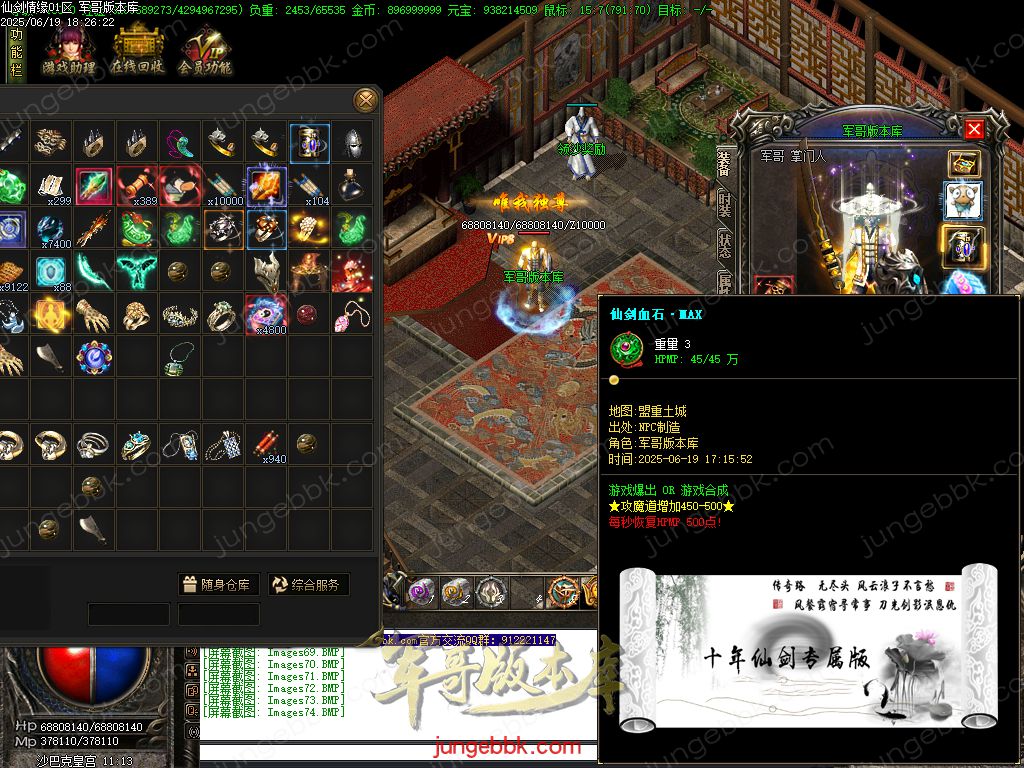Open the 游戏助理 game assistant
Image resolution: width=1024 pixels, height=768 pixels.
pos(68,52)
